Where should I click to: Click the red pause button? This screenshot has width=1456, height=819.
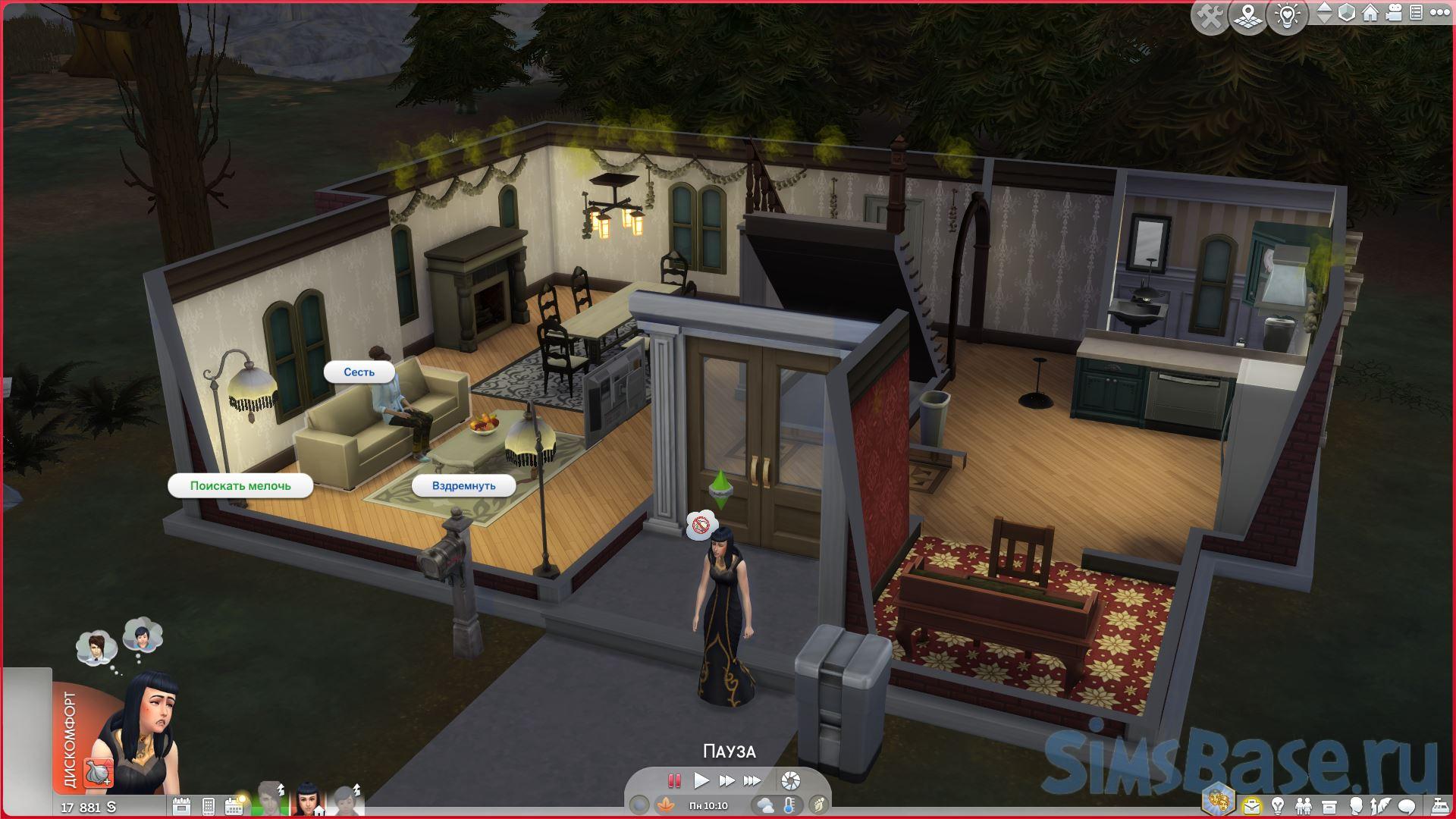pos(673,780)
